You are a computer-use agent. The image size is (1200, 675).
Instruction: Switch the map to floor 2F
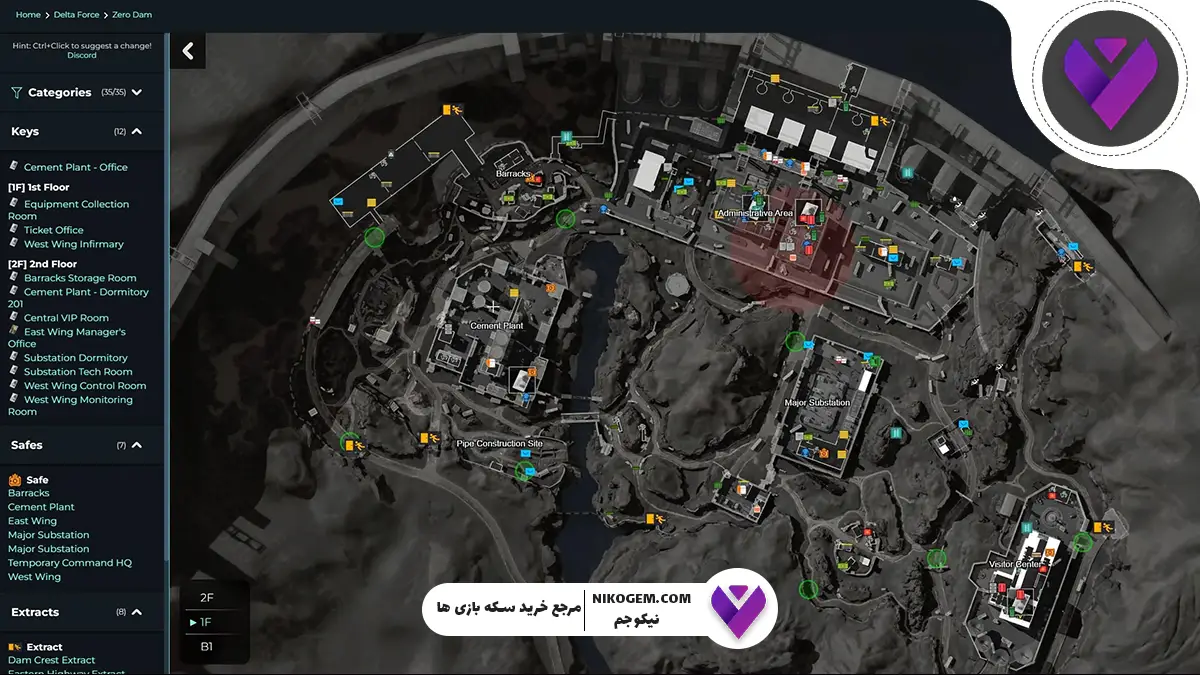point(207,597)
